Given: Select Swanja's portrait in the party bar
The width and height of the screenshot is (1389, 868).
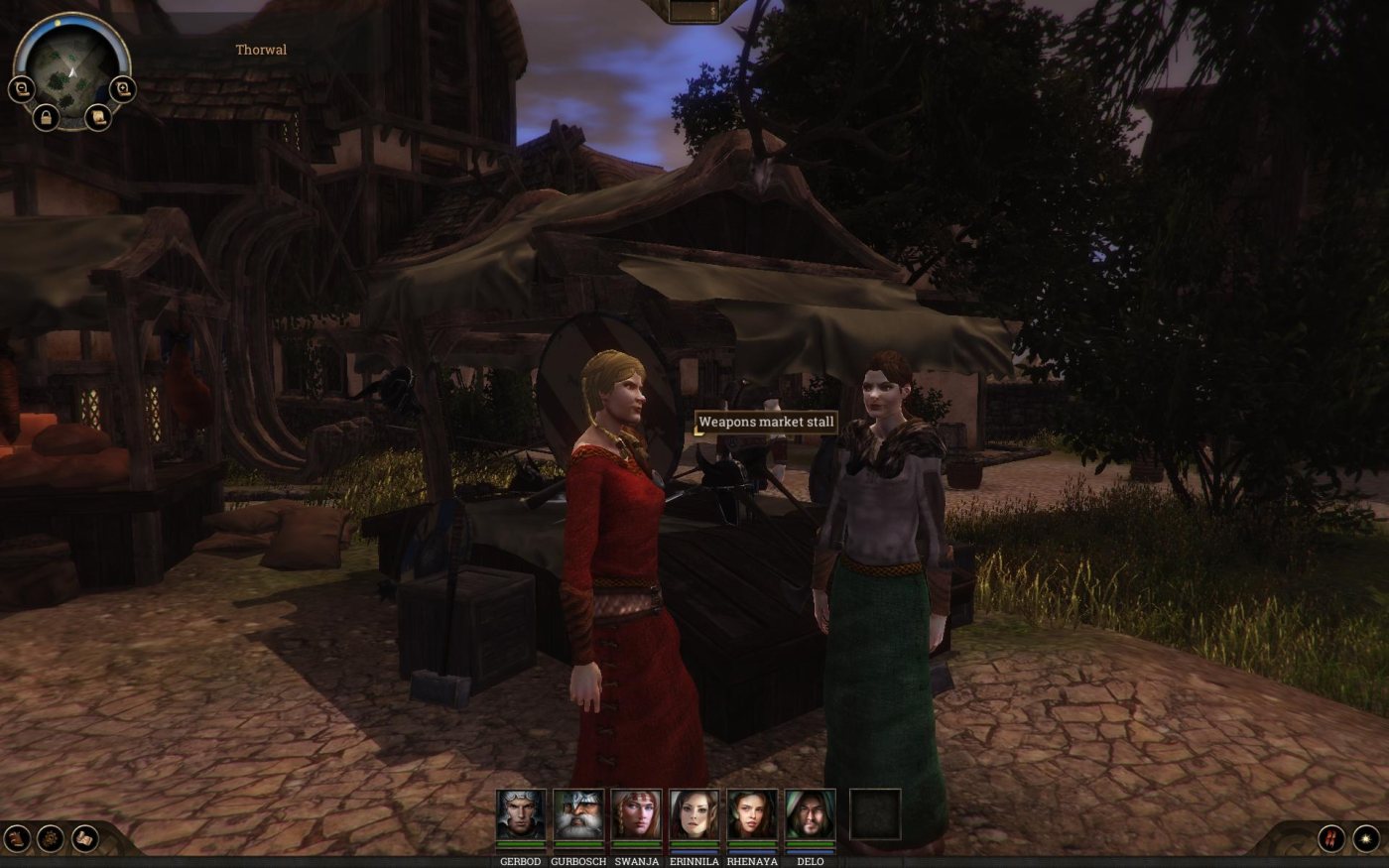Looking at the screenshot, I should coord(636,815).
